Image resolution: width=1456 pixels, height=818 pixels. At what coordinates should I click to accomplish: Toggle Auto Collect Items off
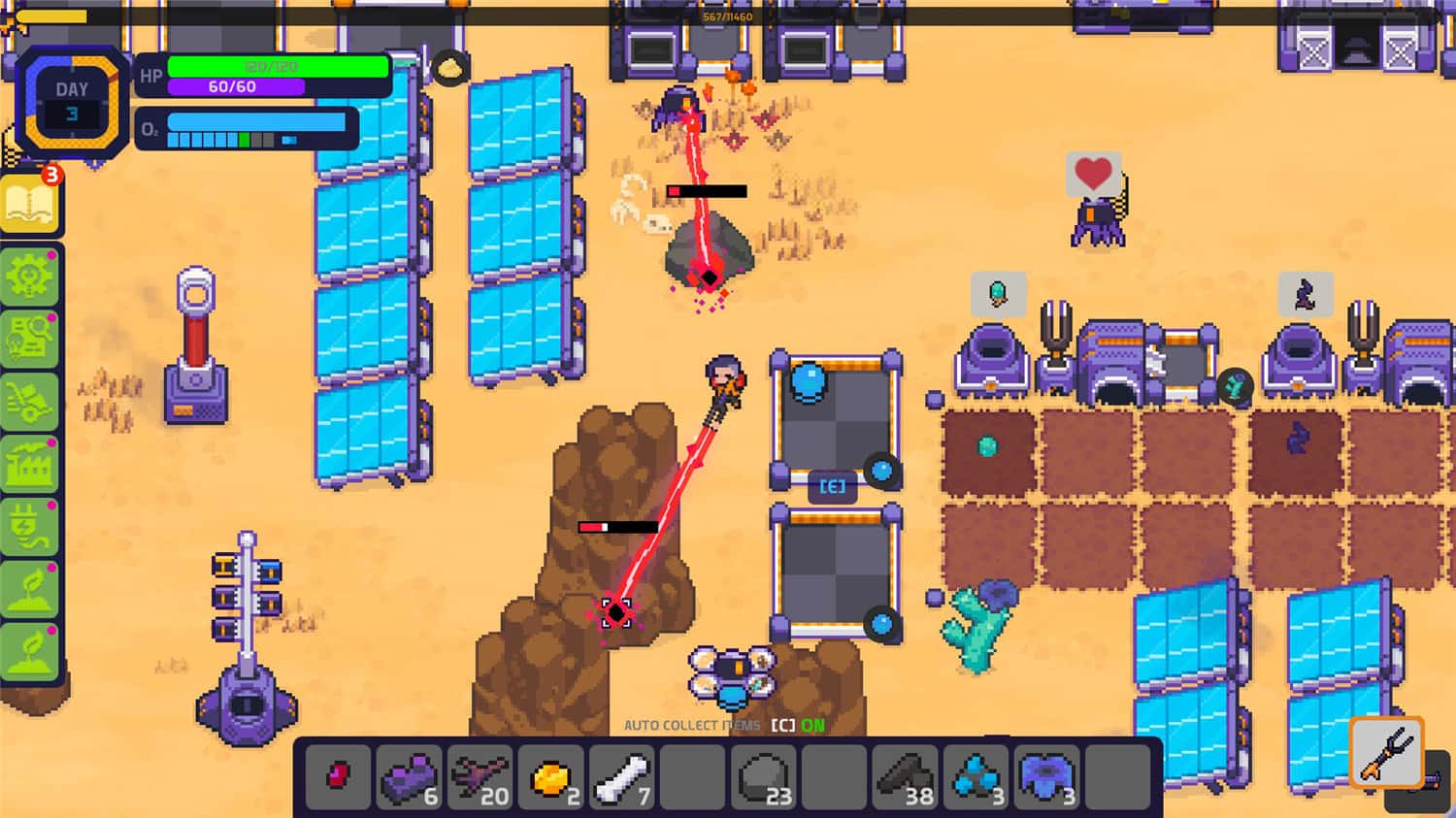[723, 723]
